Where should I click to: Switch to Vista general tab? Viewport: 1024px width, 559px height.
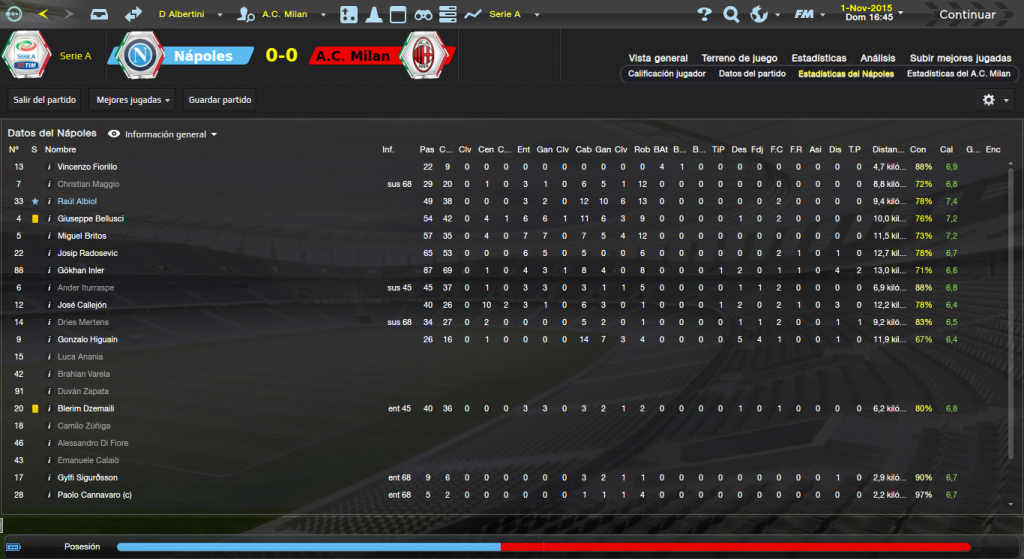click(x=658, y=58)
